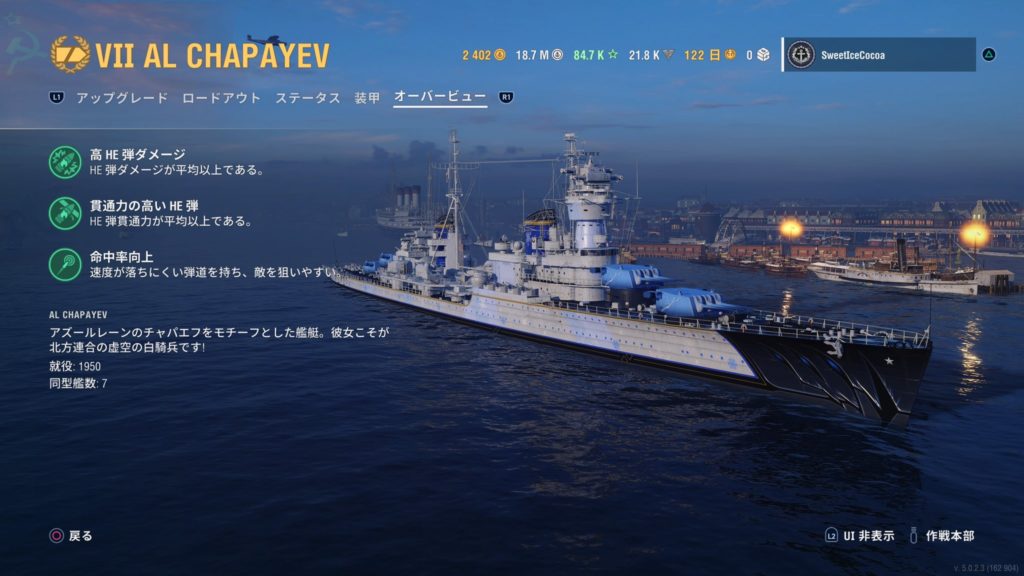Choose the オーバービュー overview tab
This screenshot has height=576, width=1024.
tap(440, 98)
